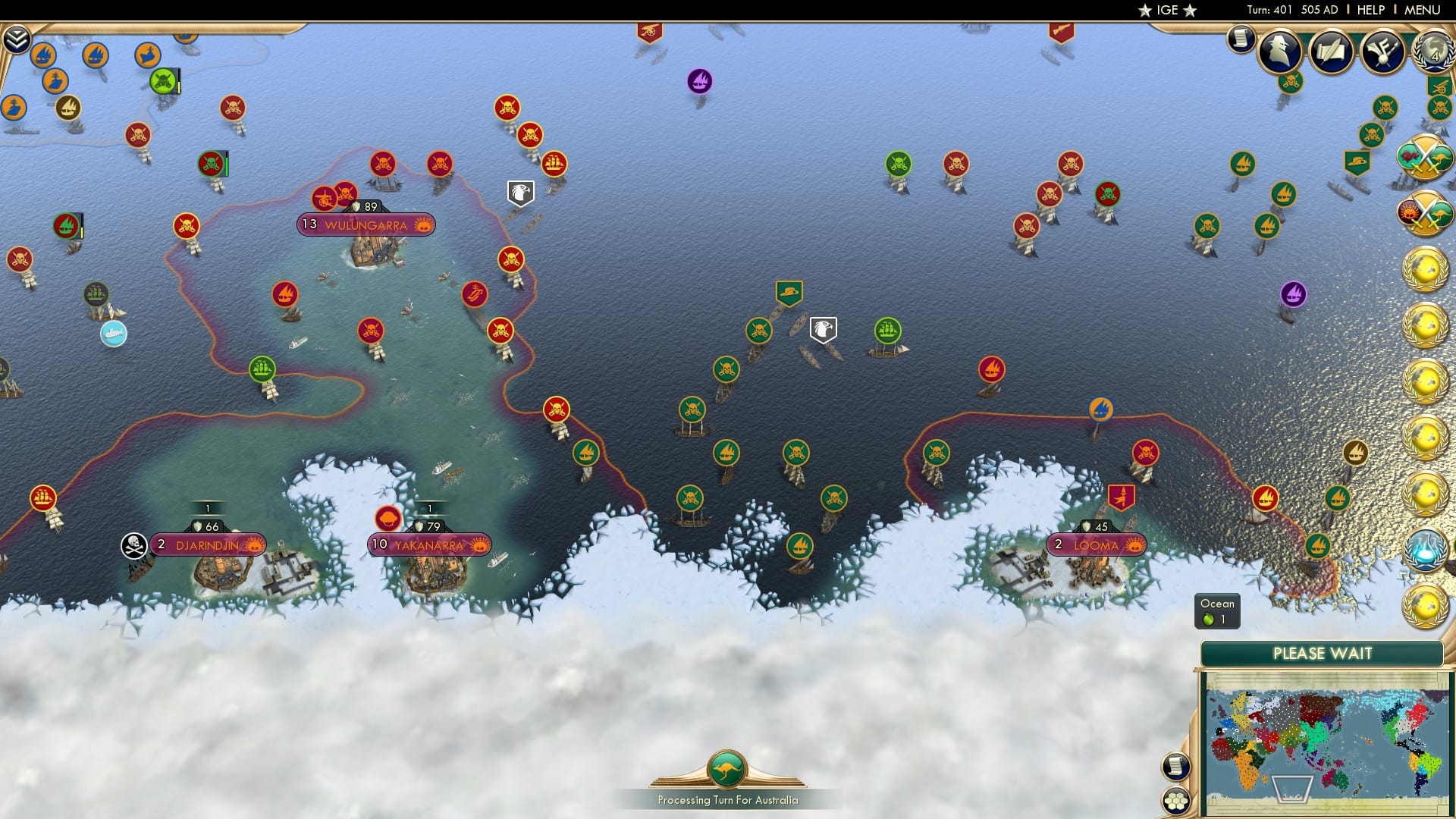Click the laurel globe showing number 4

tap(1433, 52)
